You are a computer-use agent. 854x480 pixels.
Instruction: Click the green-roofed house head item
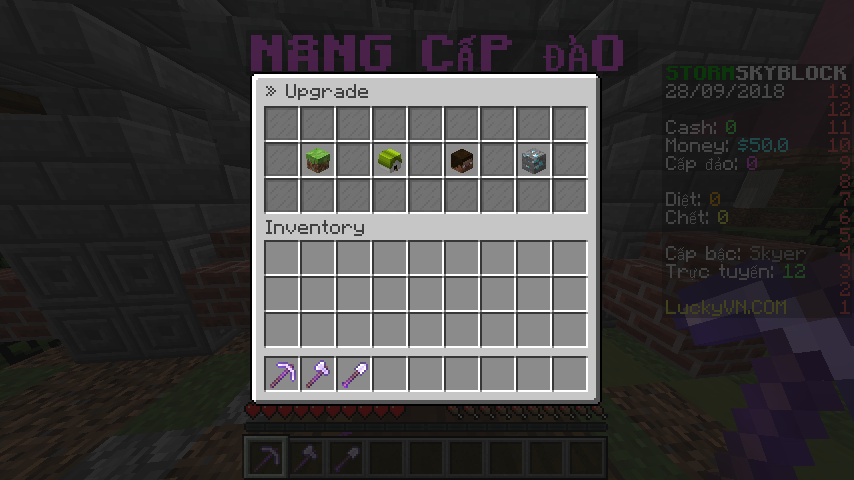[390, 160]
